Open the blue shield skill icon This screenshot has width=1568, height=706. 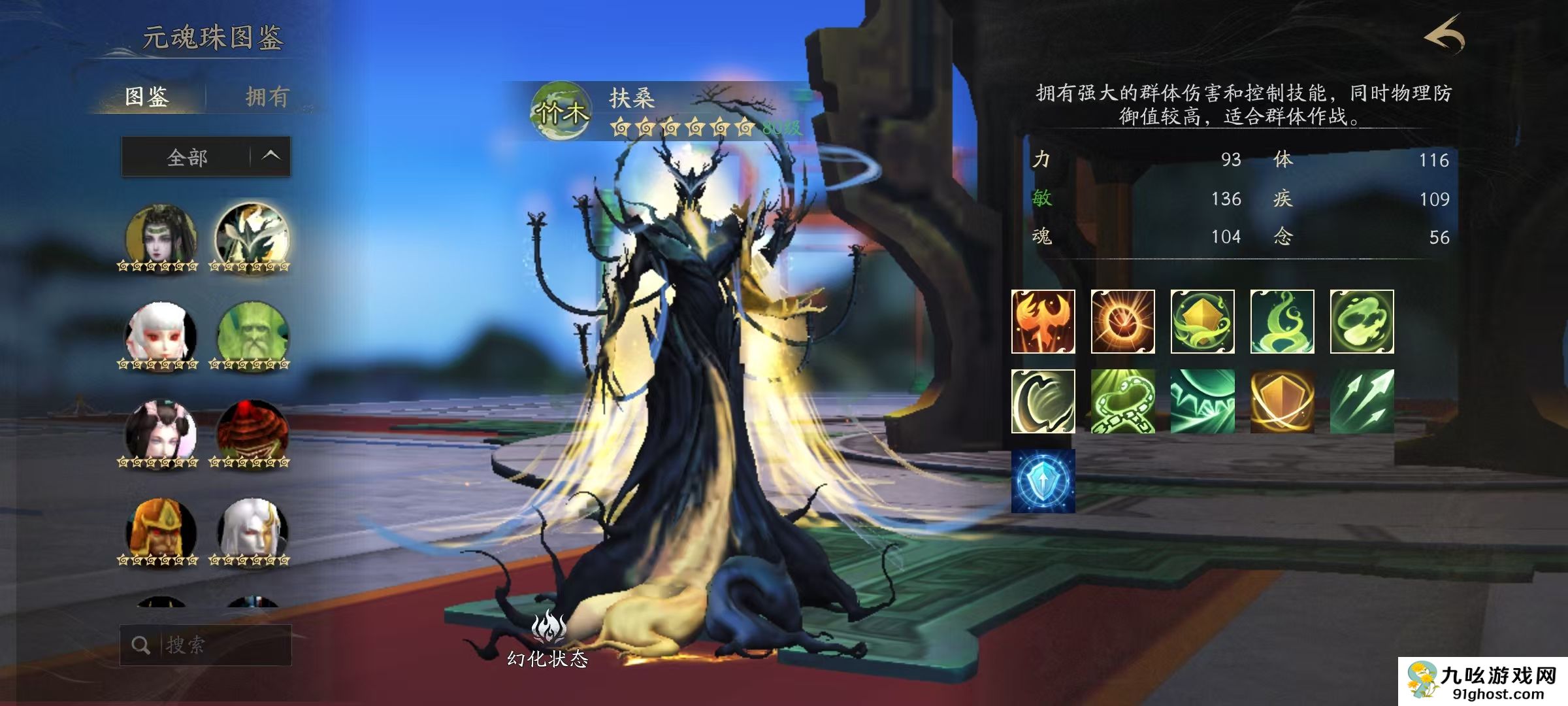[x=1043, y=481]
